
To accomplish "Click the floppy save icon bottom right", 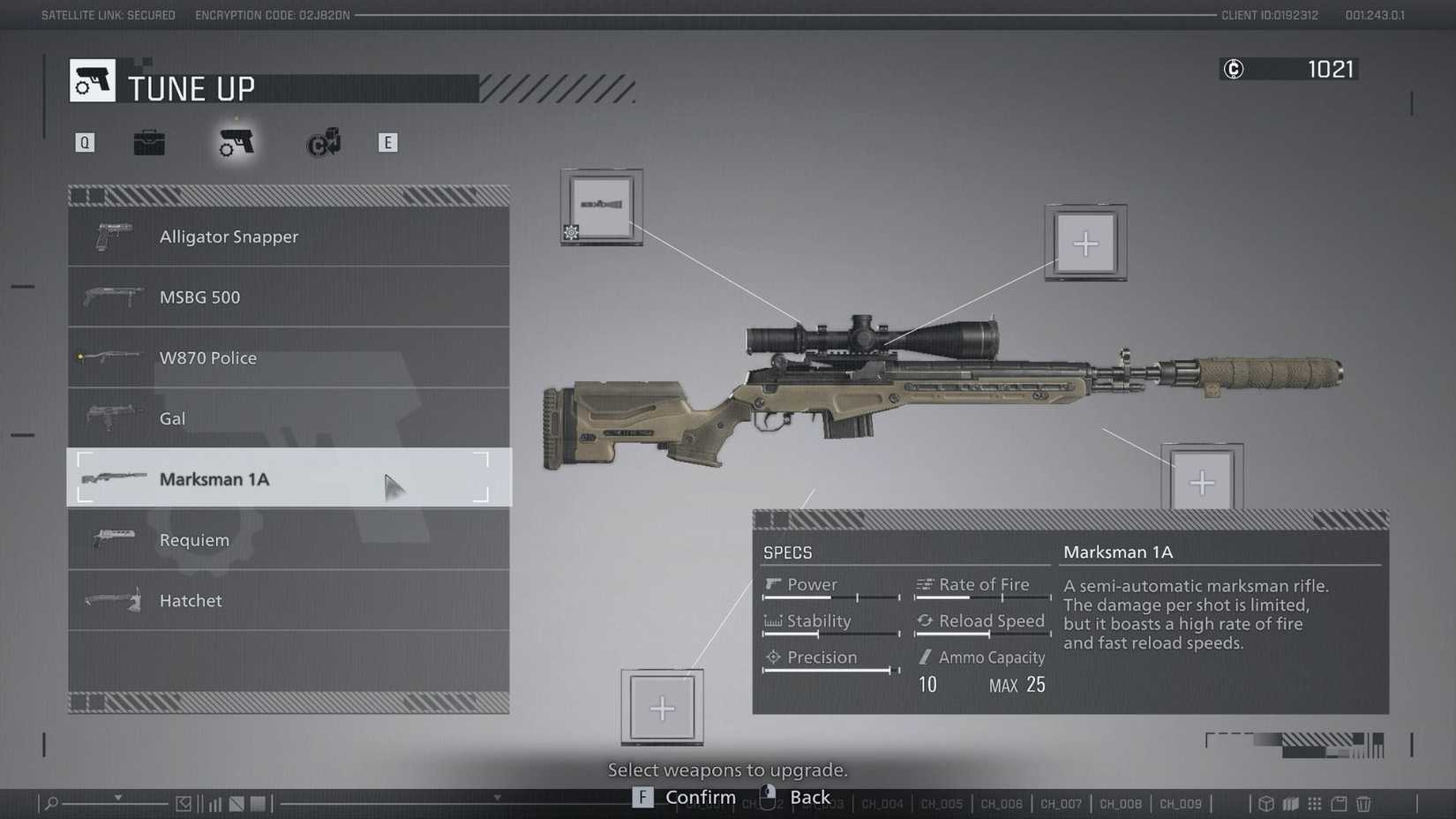I will click(1338, 803).
